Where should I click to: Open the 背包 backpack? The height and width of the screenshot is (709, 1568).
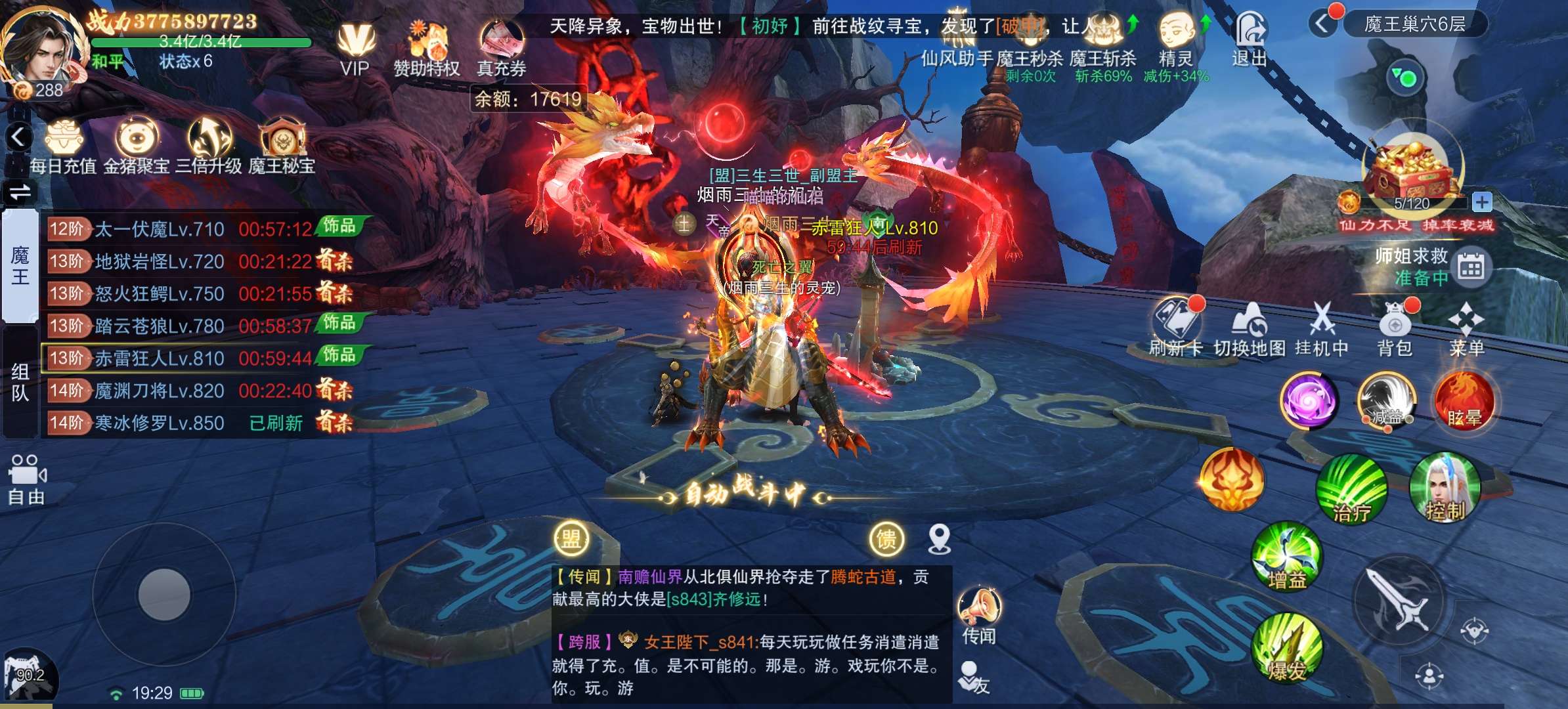coord(1395,330)
